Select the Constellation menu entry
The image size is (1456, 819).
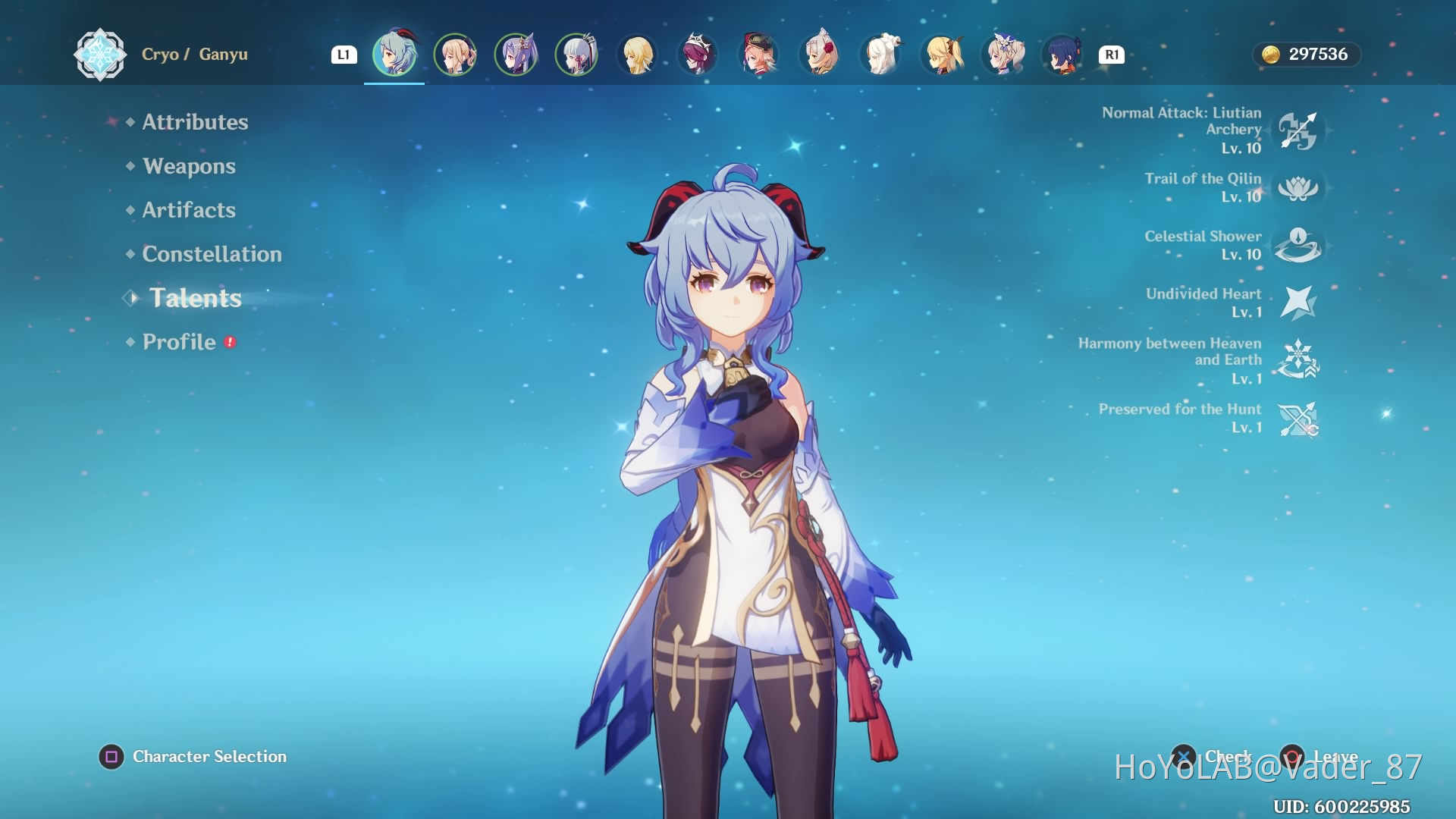pos(212,254)
